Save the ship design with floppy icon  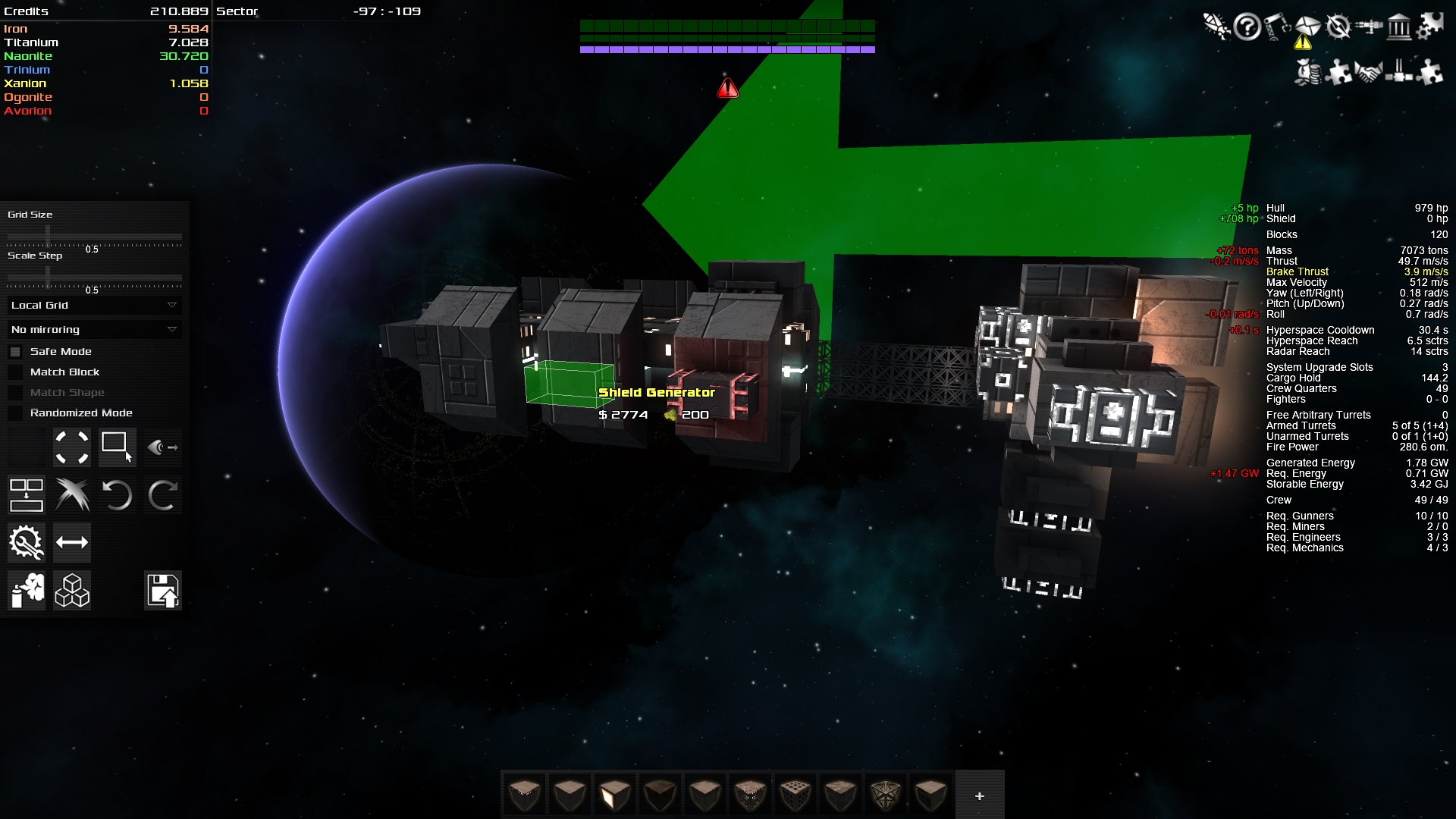coord(162,591)
